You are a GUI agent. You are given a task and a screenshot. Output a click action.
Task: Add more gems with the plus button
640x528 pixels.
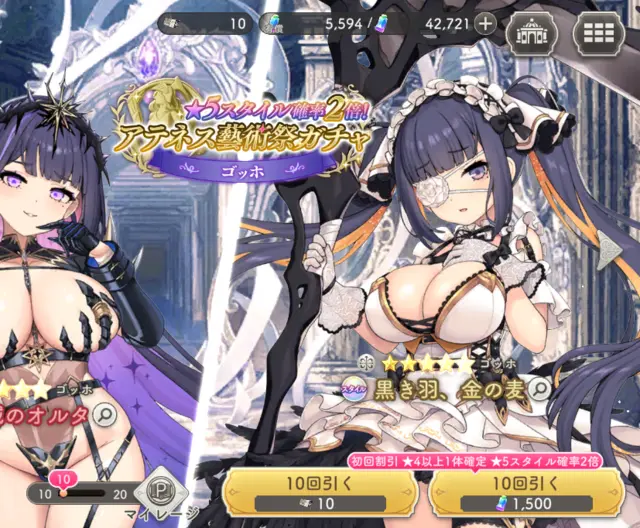click(x=486, y=24)
